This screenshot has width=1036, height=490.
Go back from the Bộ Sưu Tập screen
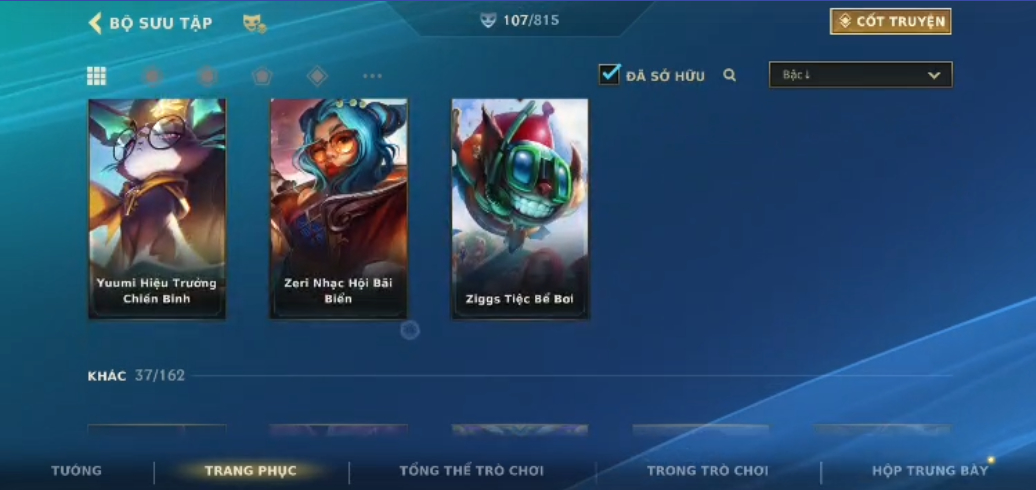(x=96, y=23)
